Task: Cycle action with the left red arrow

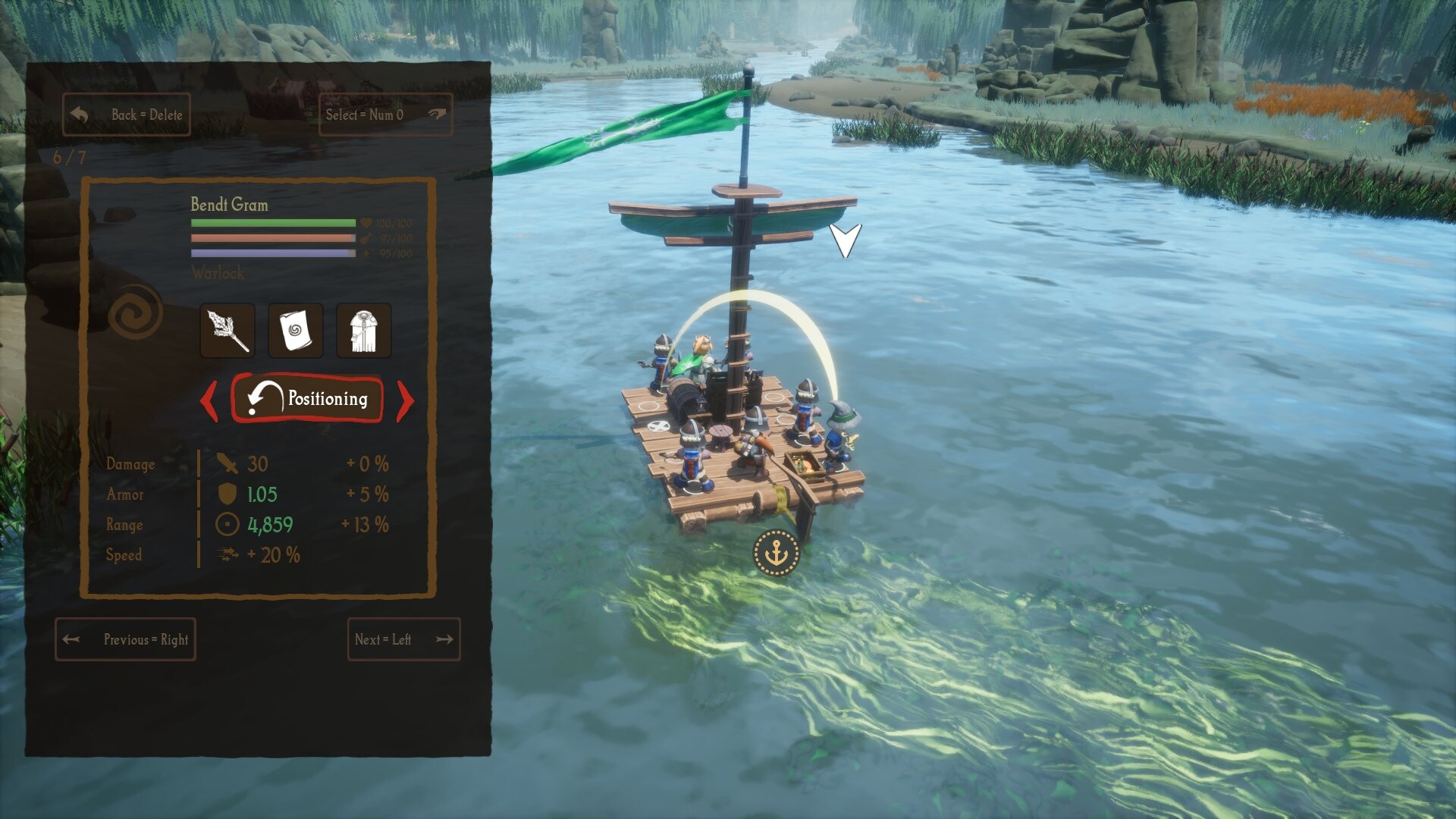Action: (209, 399)
